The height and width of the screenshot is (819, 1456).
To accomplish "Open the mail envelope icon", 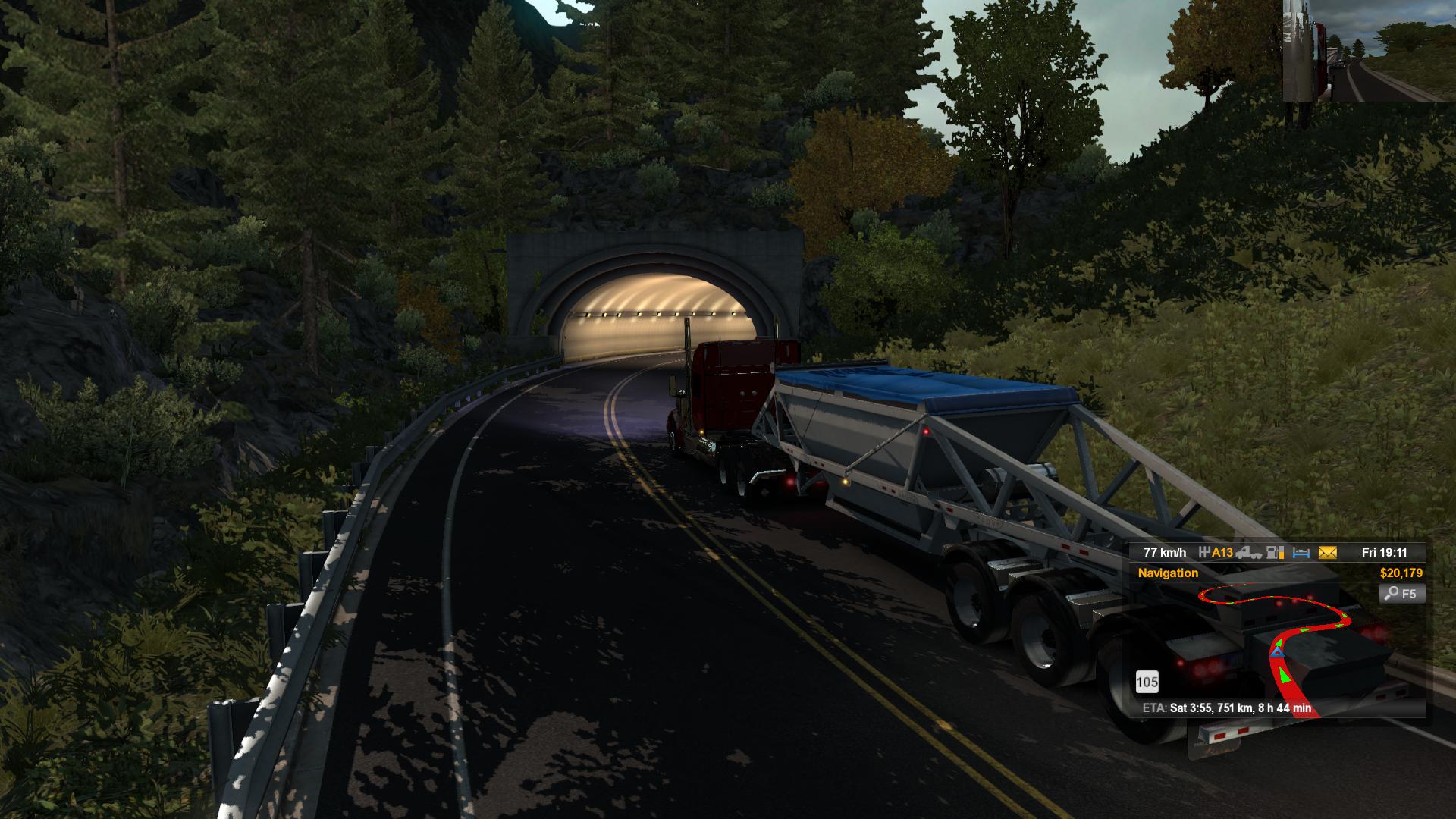I will 1327,553.
